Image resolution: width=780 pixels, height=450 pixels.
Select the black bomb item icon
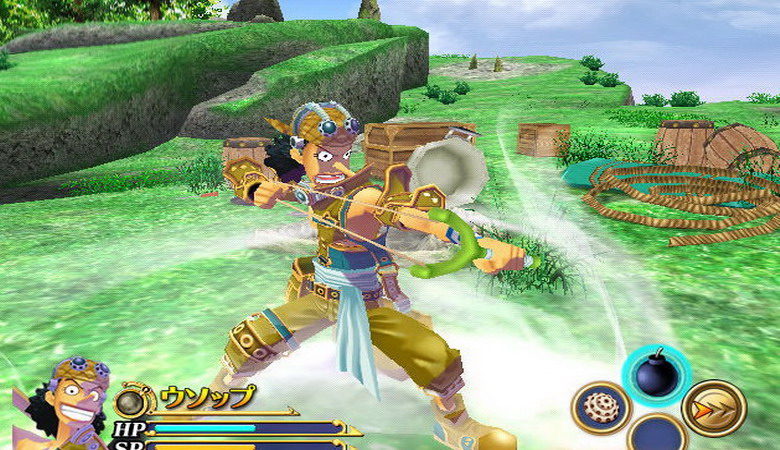[655, 374]
